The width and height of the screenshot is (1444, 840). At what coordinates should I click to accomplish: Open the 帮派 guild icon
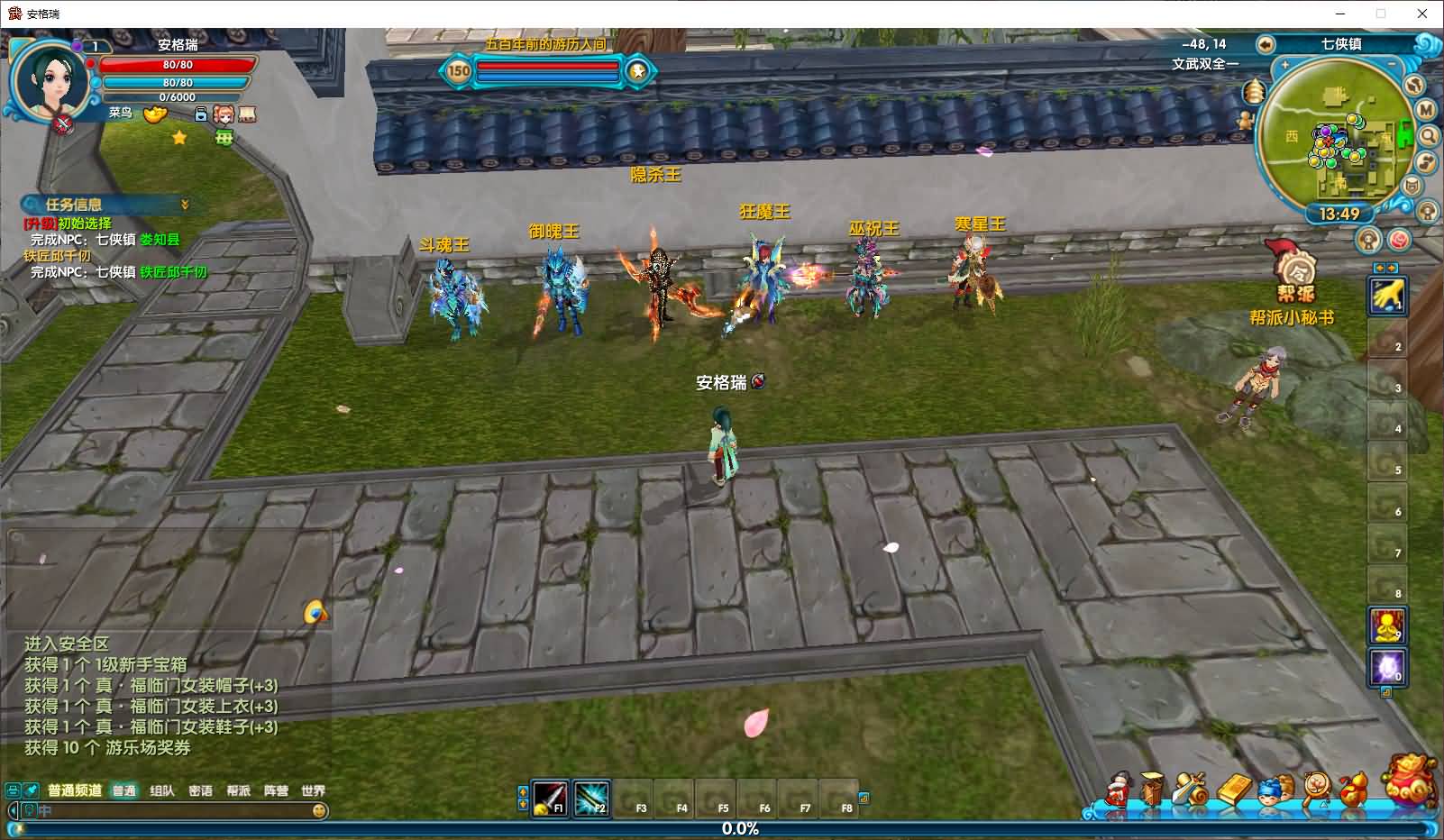1294,272
